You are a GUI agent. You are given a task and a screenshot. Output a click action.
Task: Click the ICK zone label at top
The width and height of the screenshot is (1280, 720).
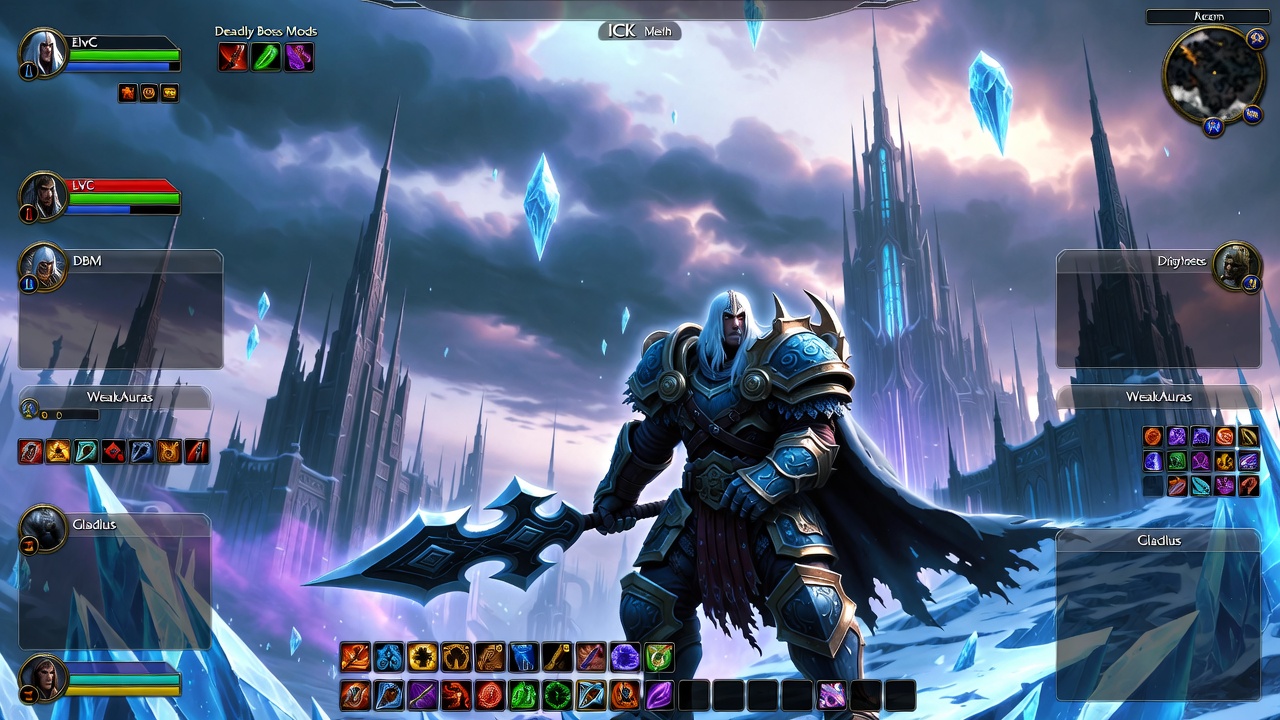(x=640, y=31)
